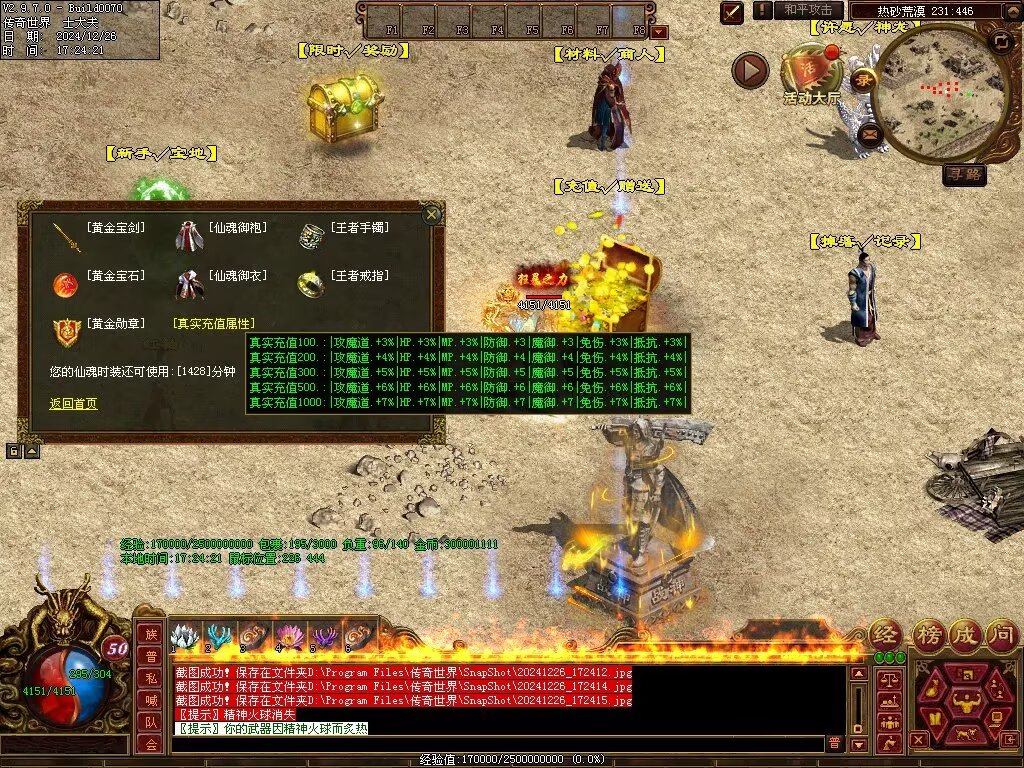
Task: Toggle the 和平攻击 attack mode button
Action: tap(808, 10)
